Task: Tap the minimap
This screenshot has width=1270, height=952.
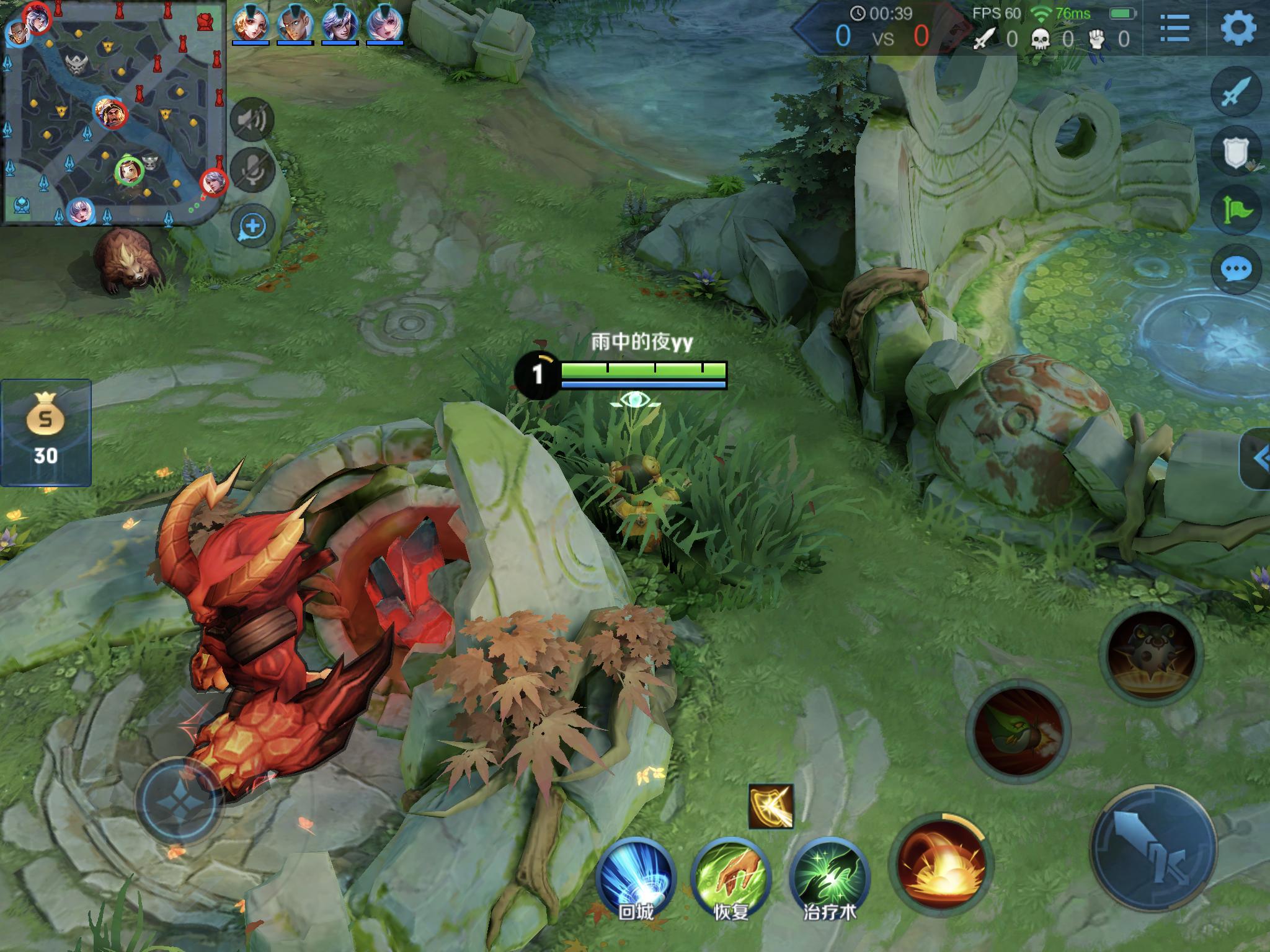Action: point(115,113)
